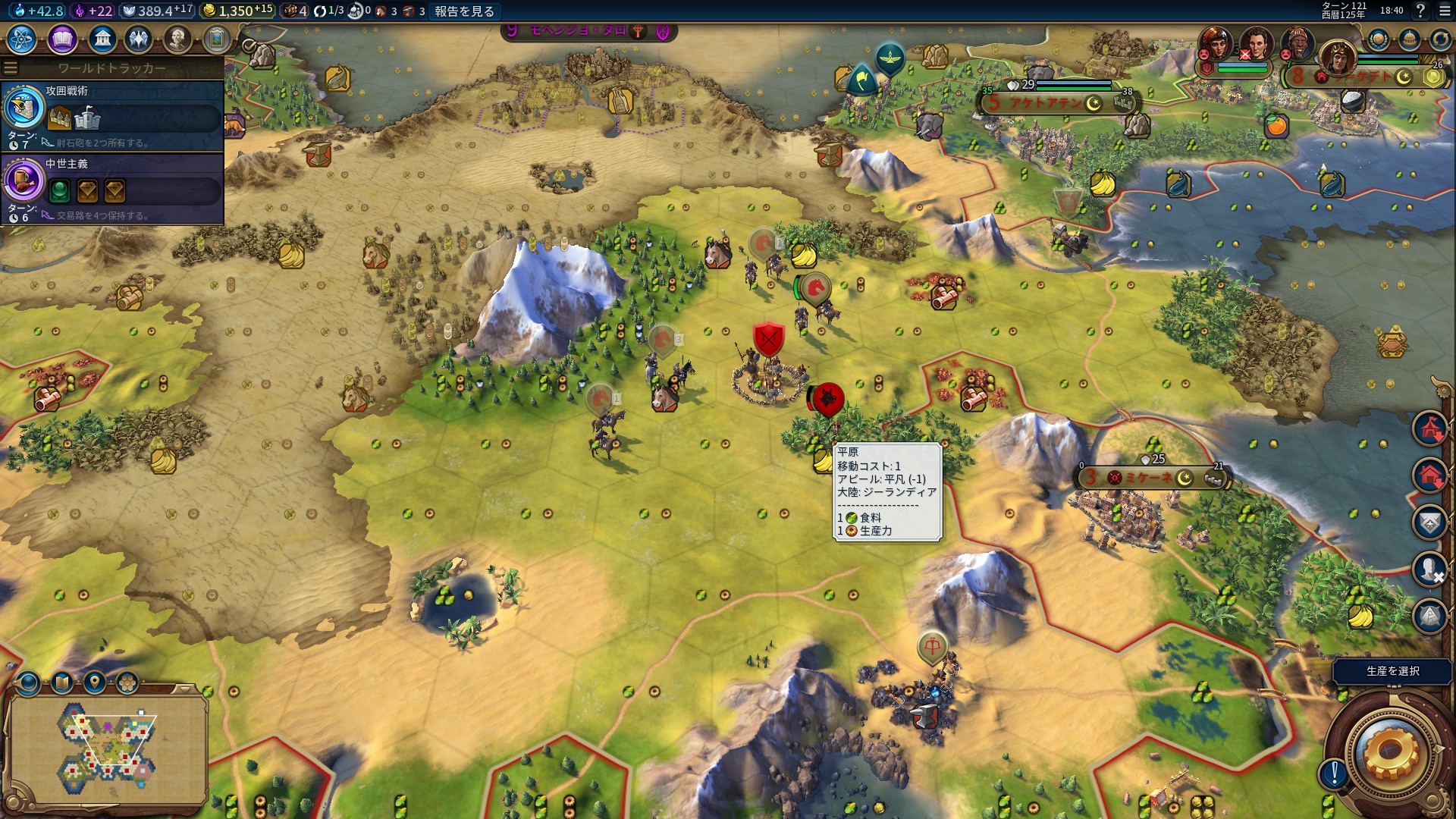Image resolution: width=1456 pixels, height=819 pixels.
Task: Select the 中世主義 civic panel
Action: 114,188
